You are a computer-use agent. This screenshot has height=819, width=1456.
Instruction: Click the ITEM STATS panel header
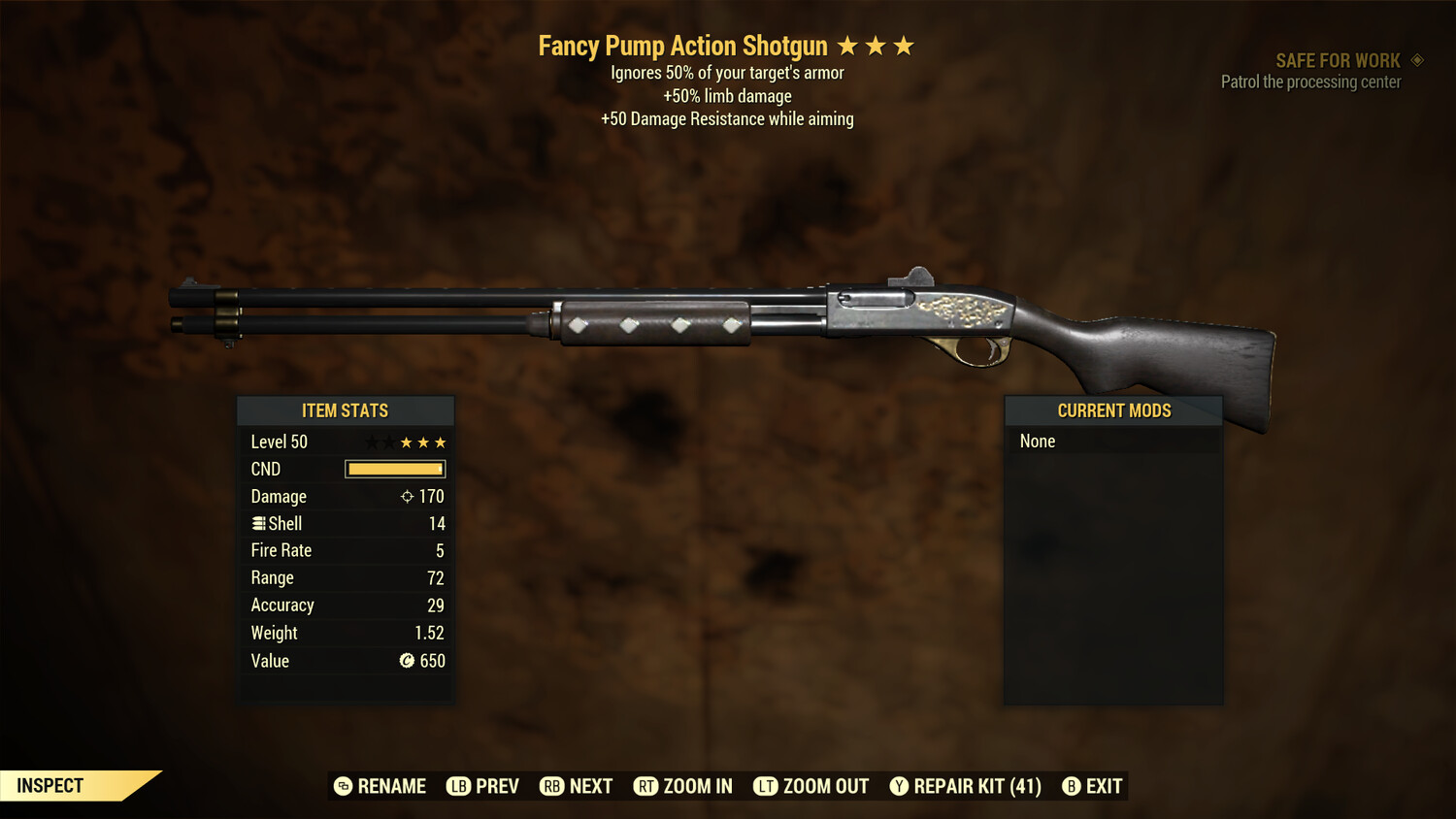click(346, 410)
